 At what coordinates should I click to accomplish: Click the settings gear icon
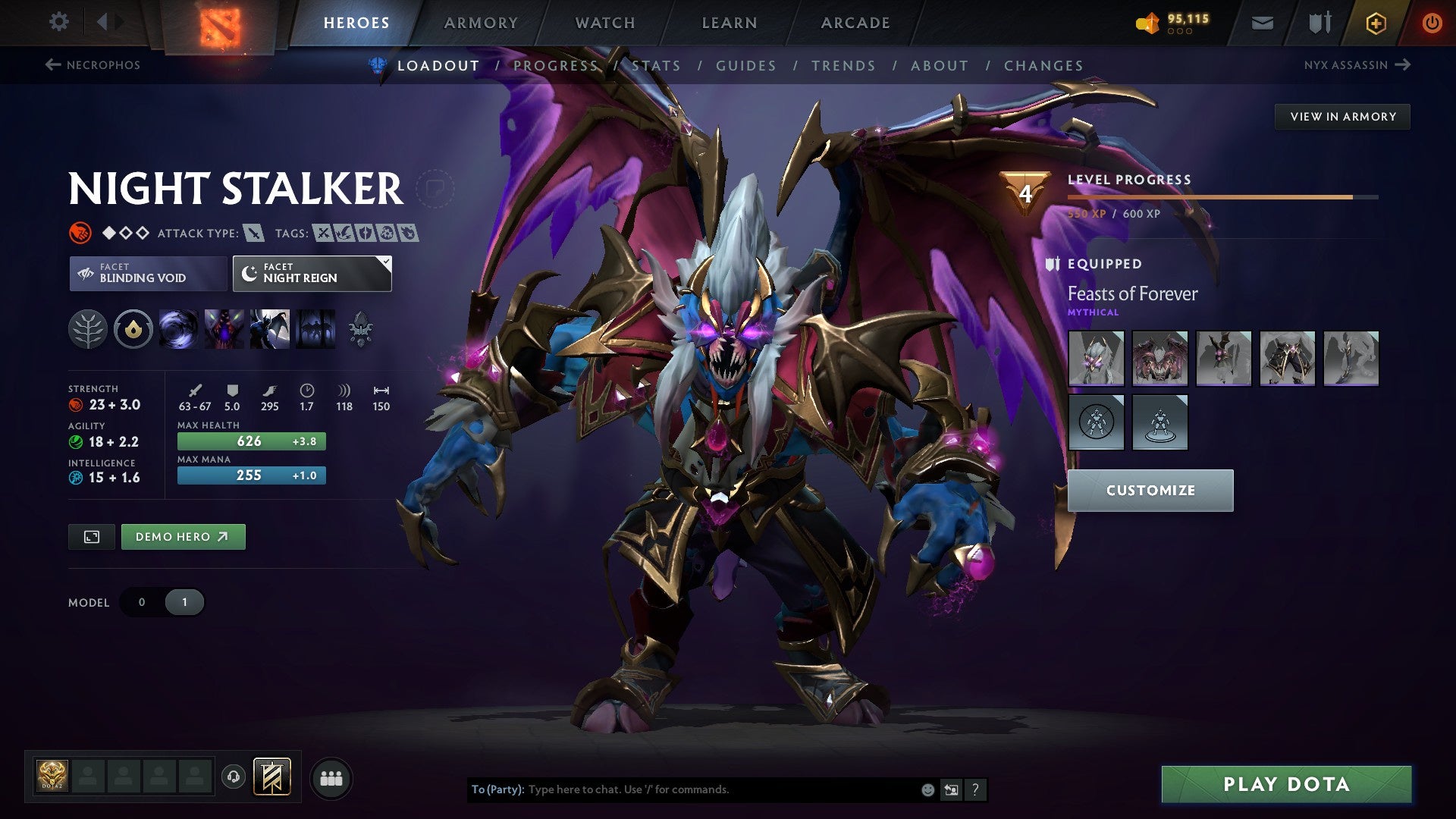point(58,22)
